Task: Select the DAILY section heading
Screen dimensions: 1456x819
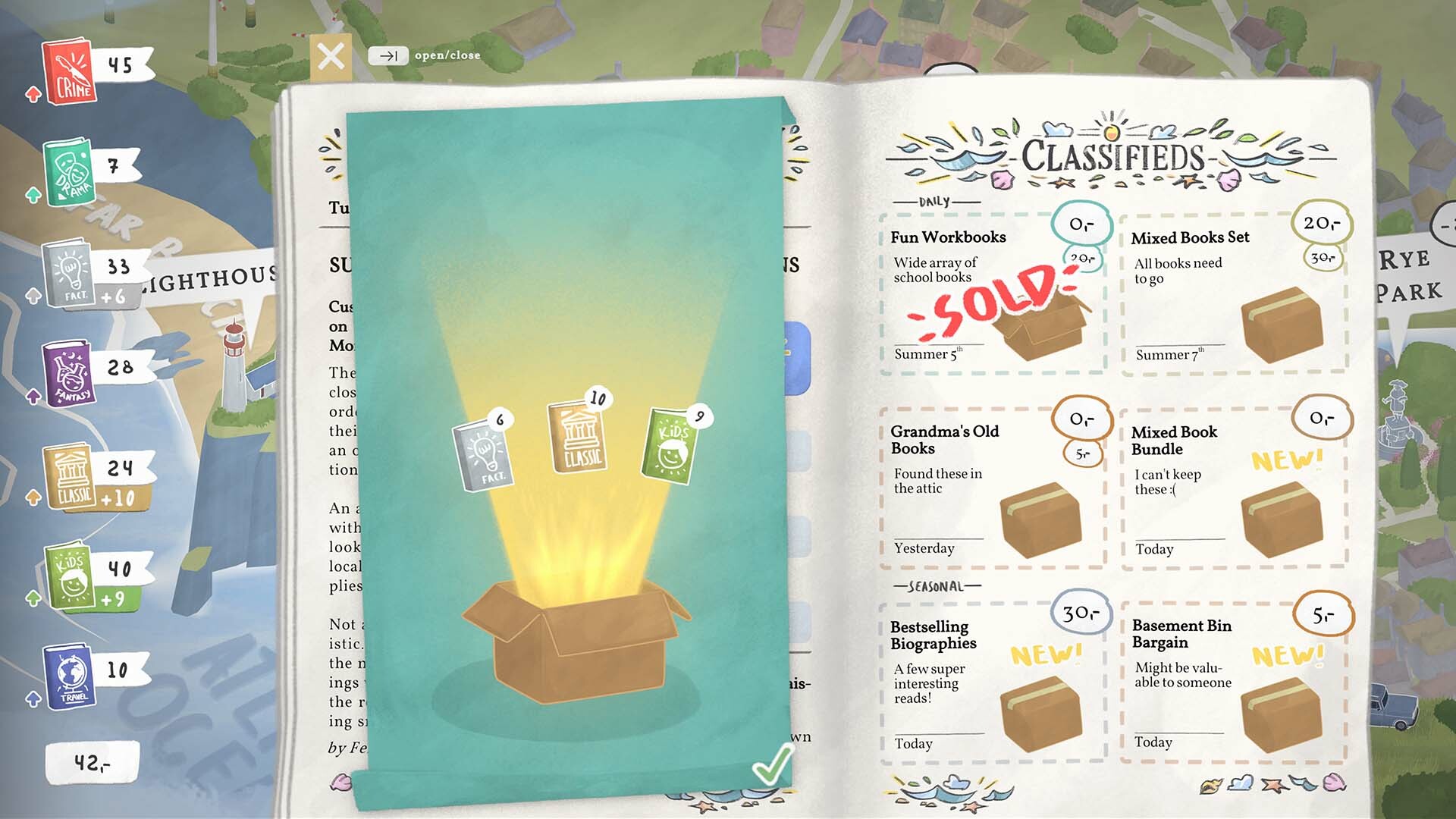Action: click(934, 201)
